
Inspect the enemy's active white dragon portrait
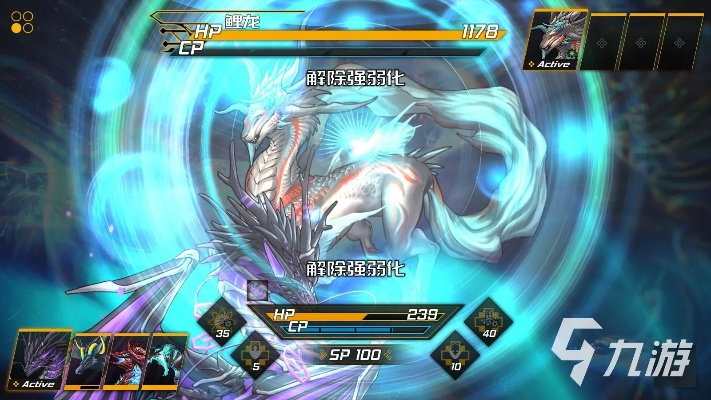[x=552, y=40]
